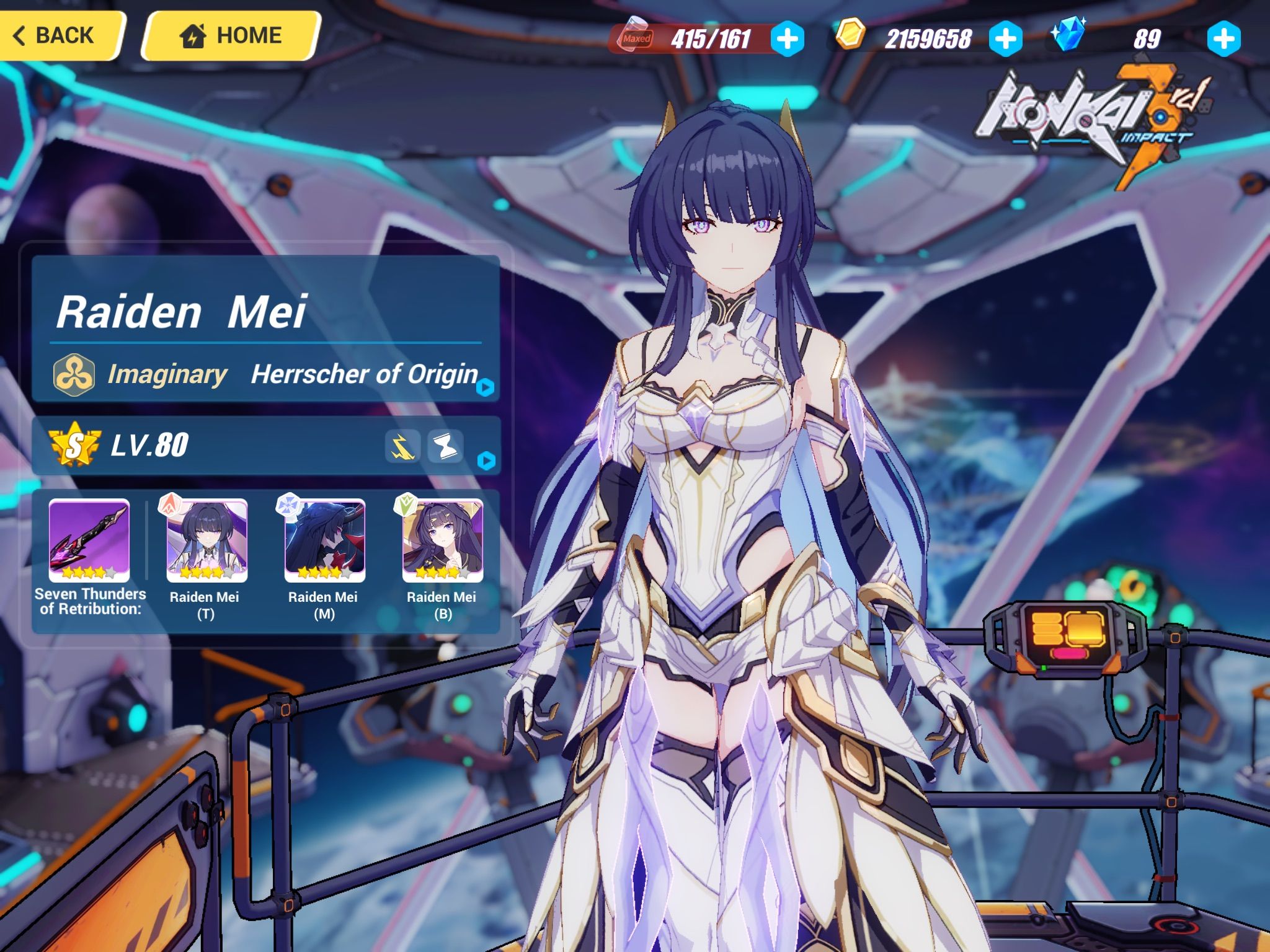1270x952 pixels.
Task: Click the gold coin currency icon
Action: pos(850,37)
